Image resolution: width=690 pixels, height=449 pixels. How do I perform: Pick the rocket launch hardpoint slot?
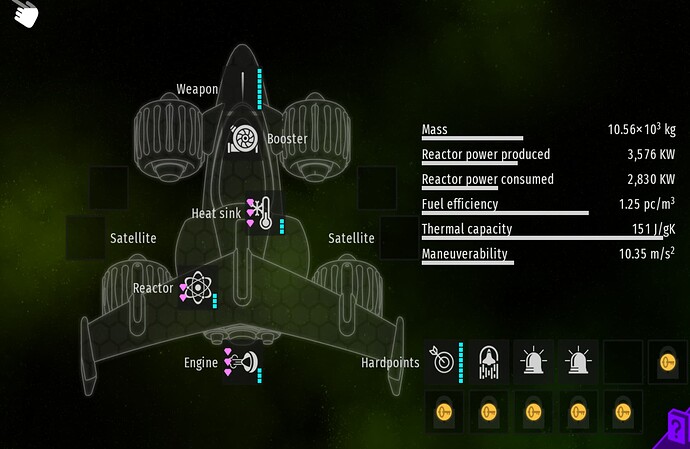pos(490,360)
